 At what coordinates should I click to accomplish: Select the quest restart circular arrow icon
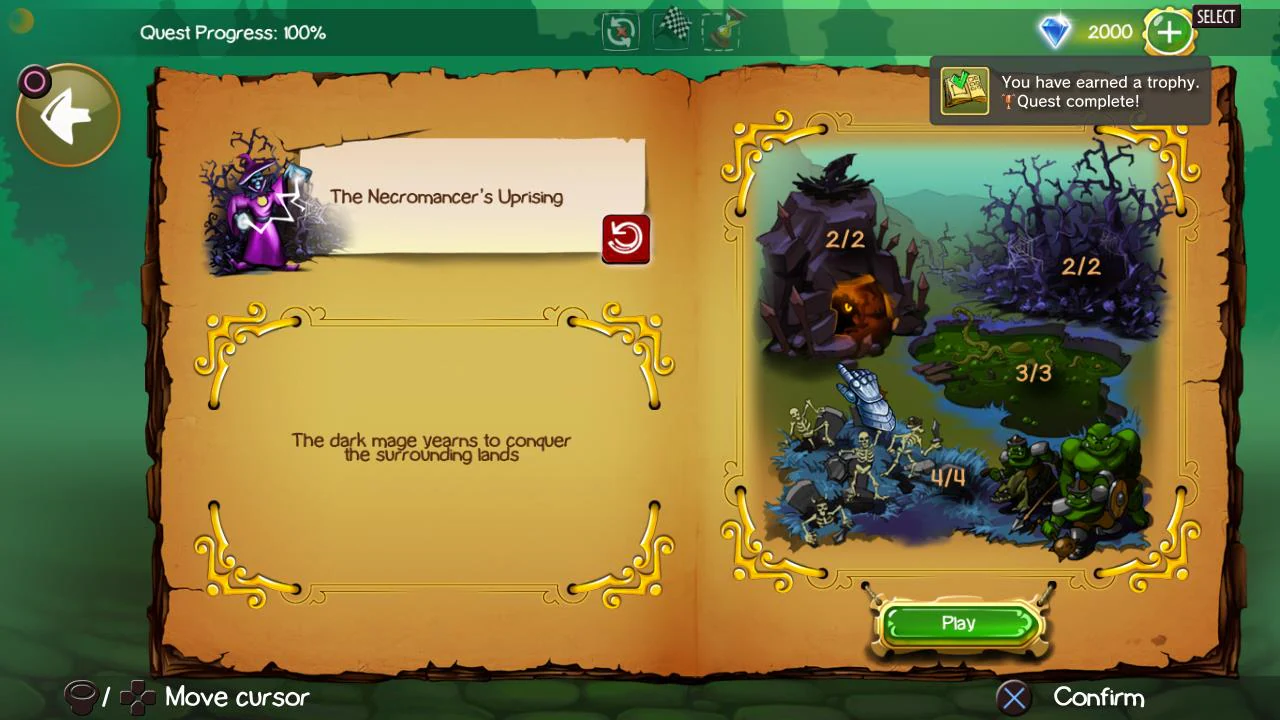(619, 31)
